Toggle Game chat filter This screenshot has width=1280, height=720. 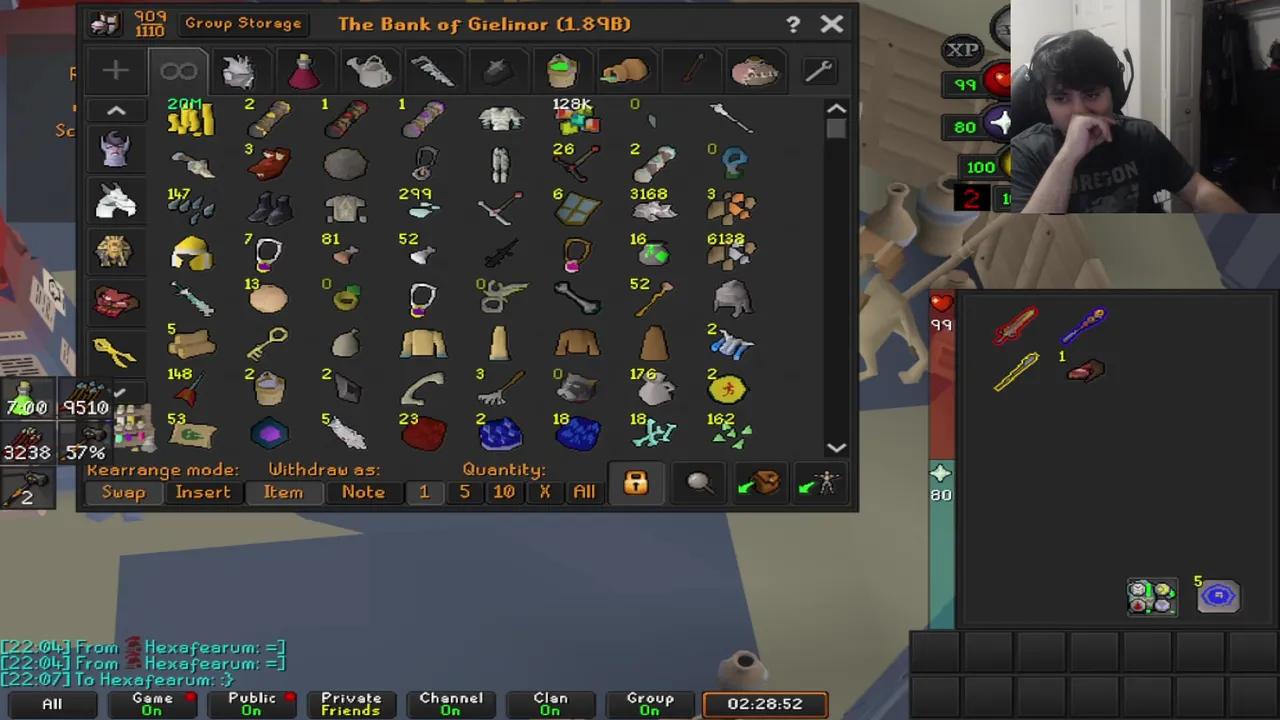pos(152,703)
